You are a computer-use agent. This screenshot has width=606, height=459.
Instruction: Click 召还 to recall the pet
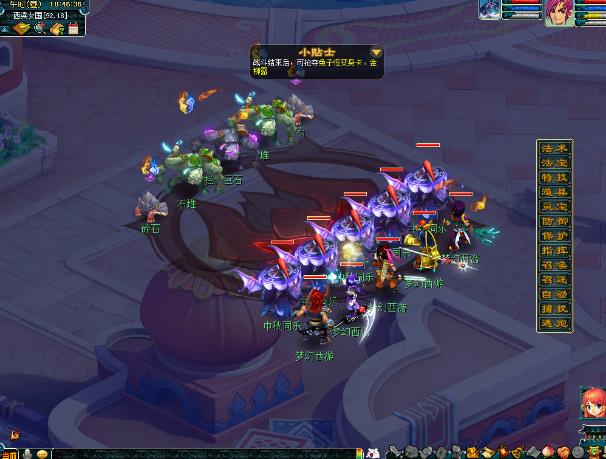click(x=554, y=280)
